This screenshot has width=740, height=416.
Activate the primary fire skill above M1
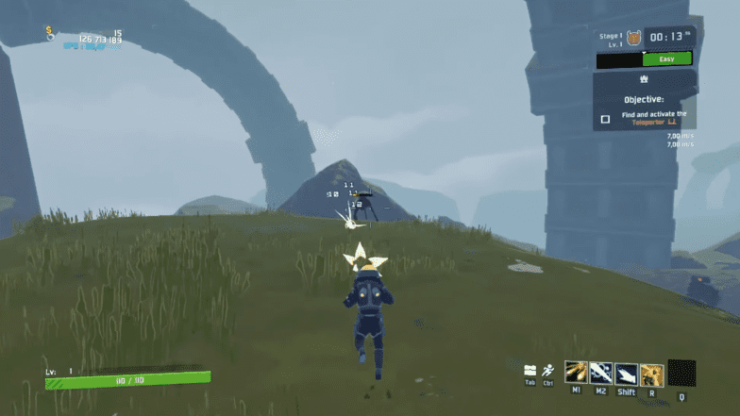coord(576,373)
